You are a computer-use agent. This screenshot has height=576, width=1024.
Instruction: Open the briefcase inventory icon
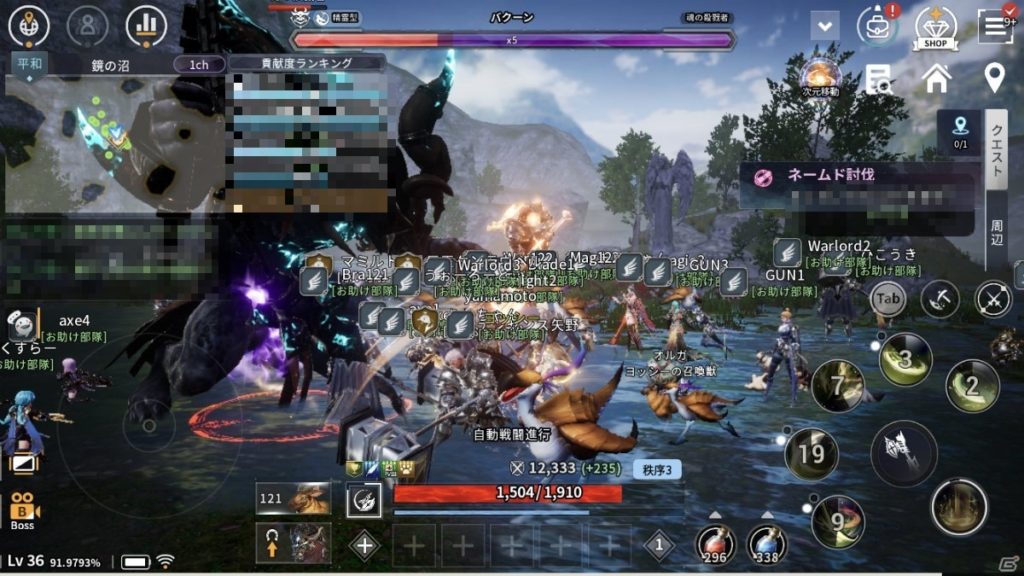pyautogui.click(x=877, y=26)
